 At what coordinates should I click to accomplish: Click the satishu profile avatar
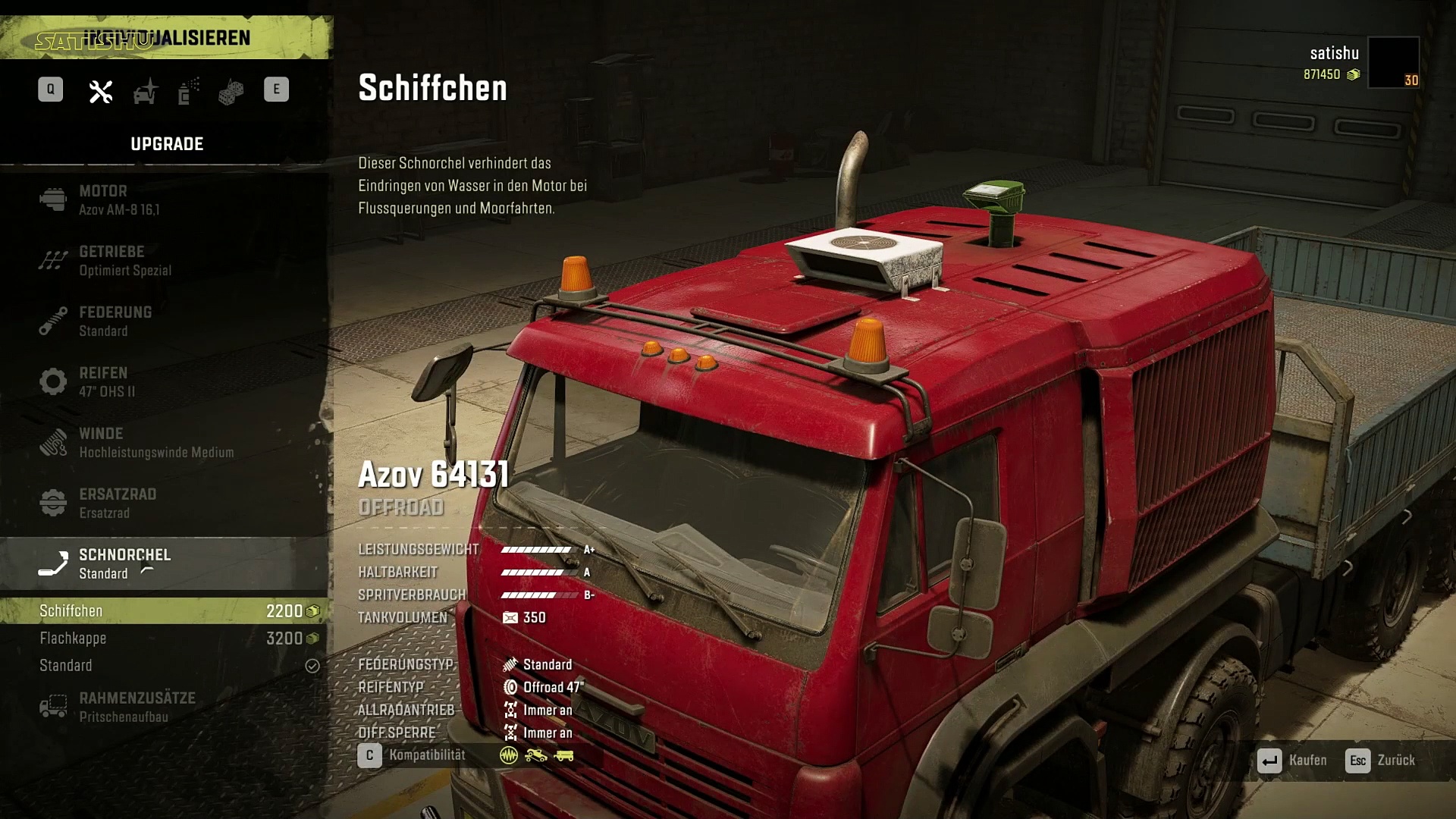click(1393, 62)
